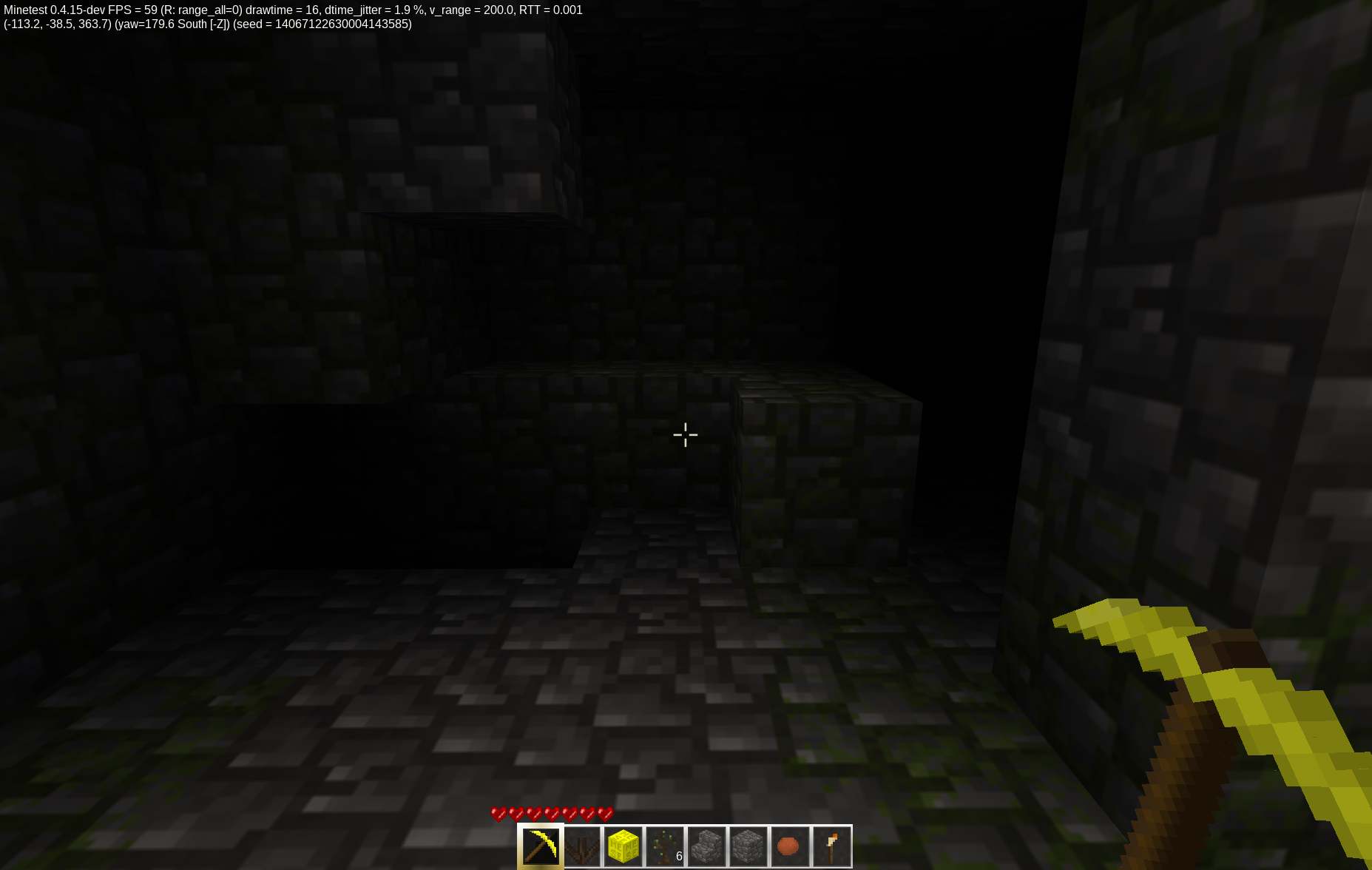Viewport: 1372px width, 870px height.
Task: Select the yellow Mese block in the hotbar
Action: [x=625, y=846]
